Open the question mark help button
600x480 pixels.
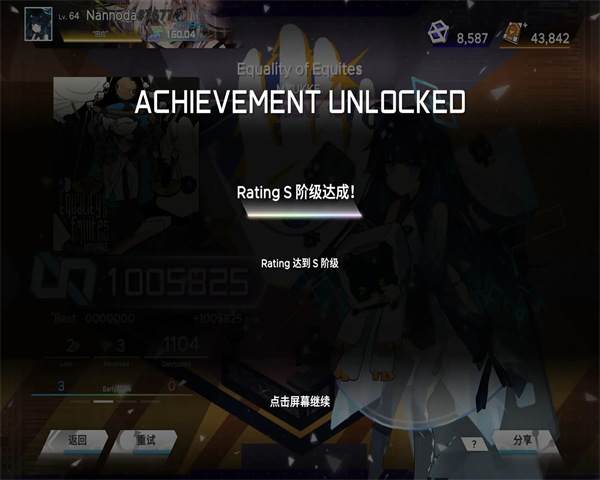(472, 442)
